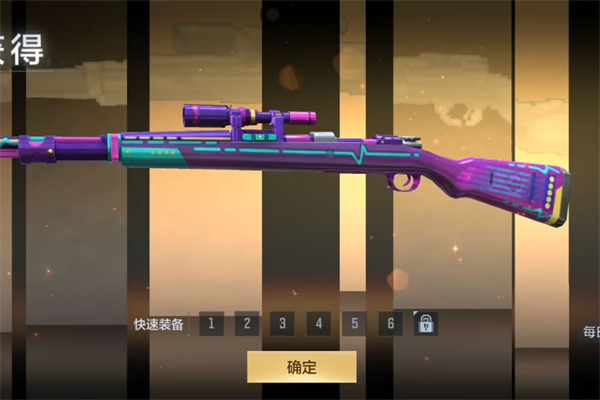Select quick equip slot 4

318,323
